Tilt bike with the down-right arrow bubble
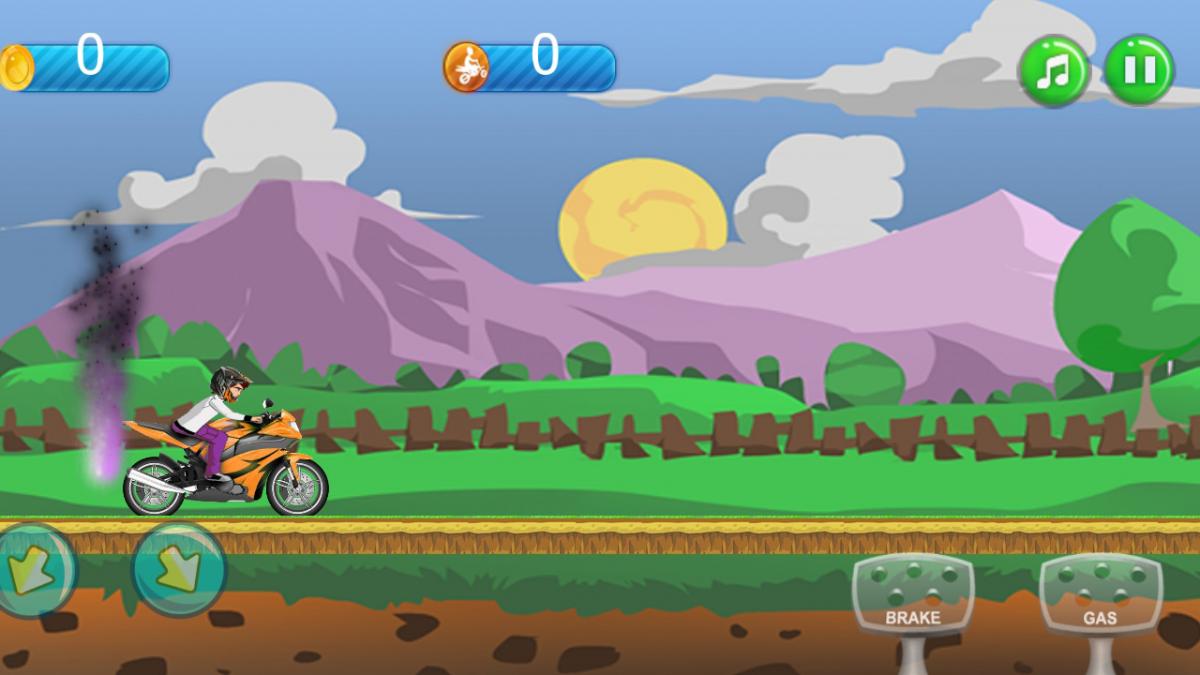This screenshot has width=1200, height=675. point(180,569)
